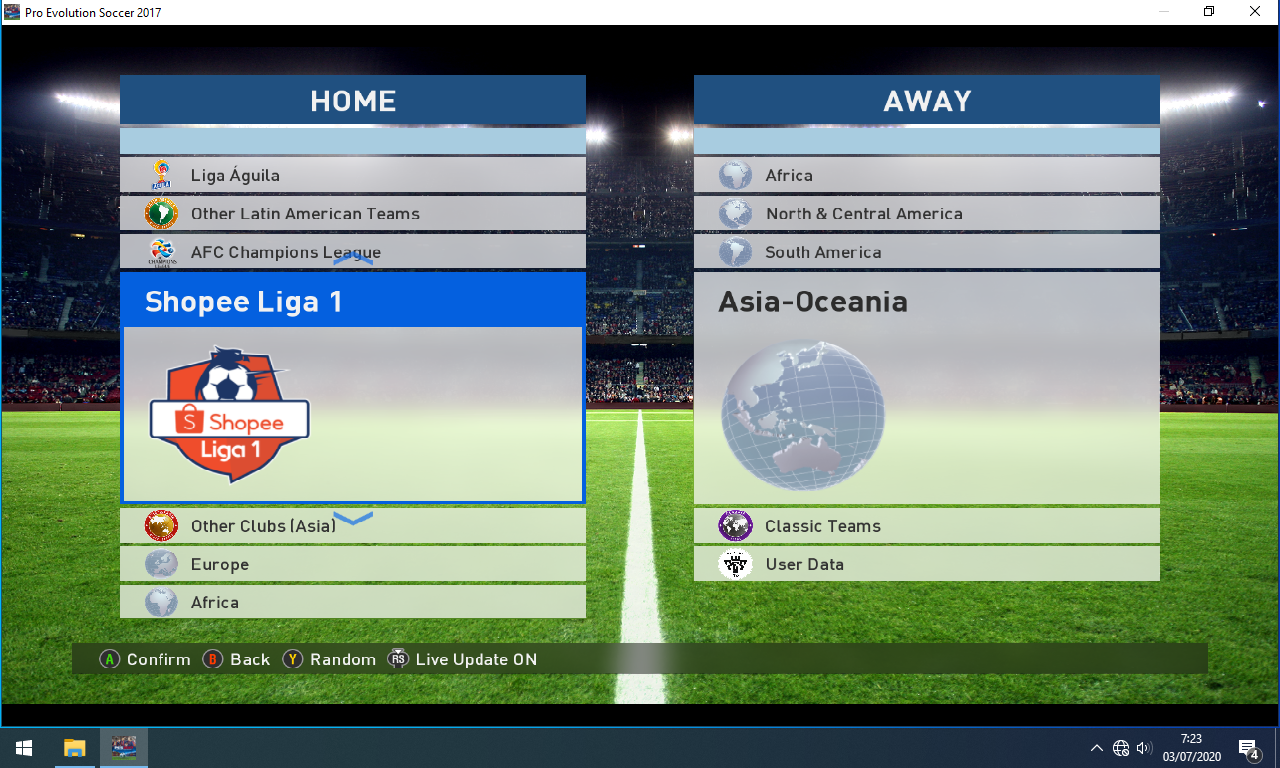Viewport: 1280px width, 768px height.
Task: Click the AFC Champions League logo
Action: pyautogui.click(x=161, y=250)
